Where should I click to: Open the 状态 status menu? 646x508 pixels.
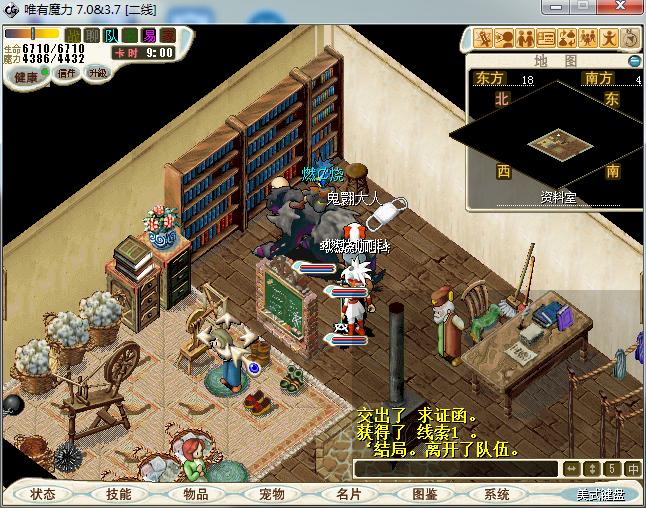[44, 494]
